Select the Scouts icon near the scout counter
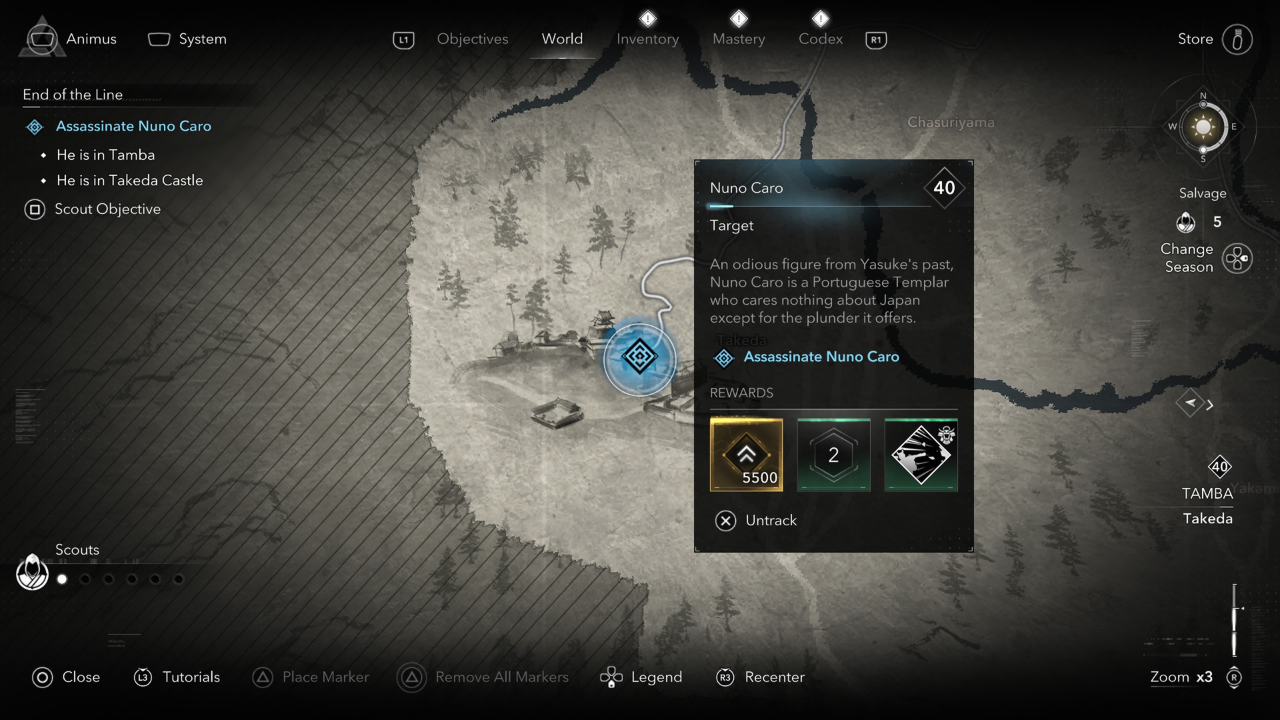This screenshot has height=720, width=1280. (33, 572)
